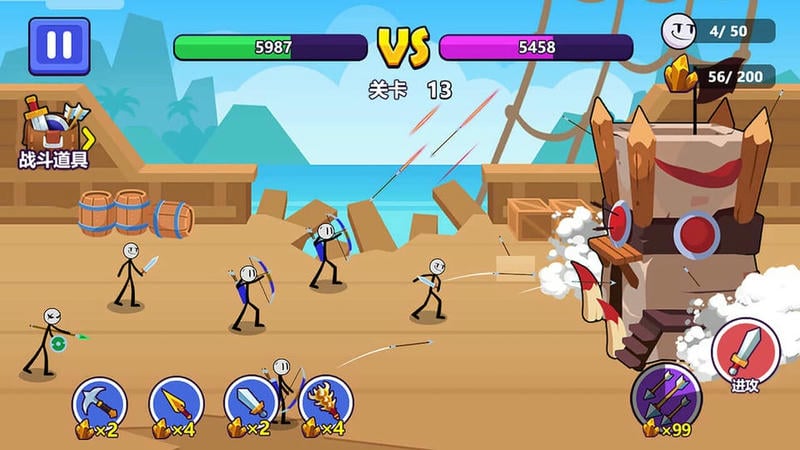Summon the flaming club unit
The image size is (800, 450).
click(x=326, y=403)
